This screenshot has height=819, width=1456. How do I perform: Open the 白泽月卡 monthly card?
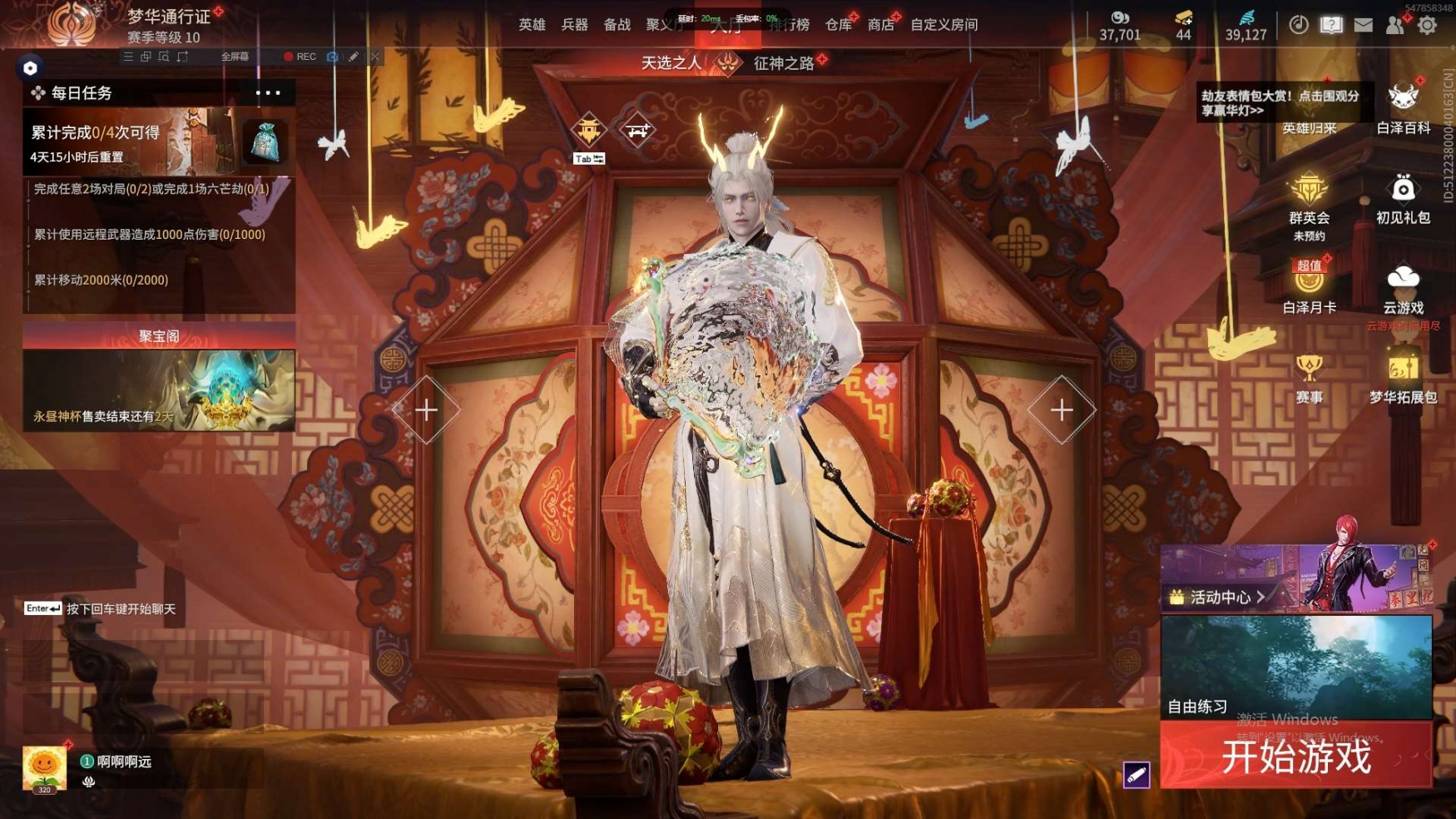[x=1309, y=287]
